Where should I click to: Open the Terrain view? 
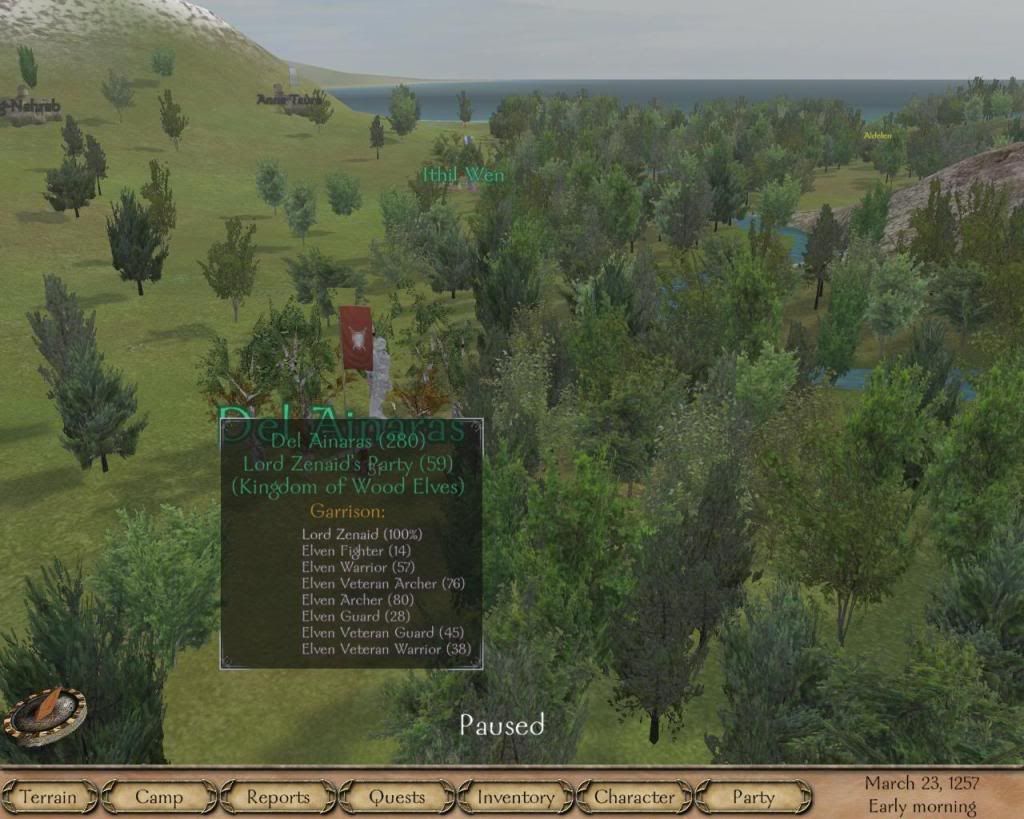(48, 797)
